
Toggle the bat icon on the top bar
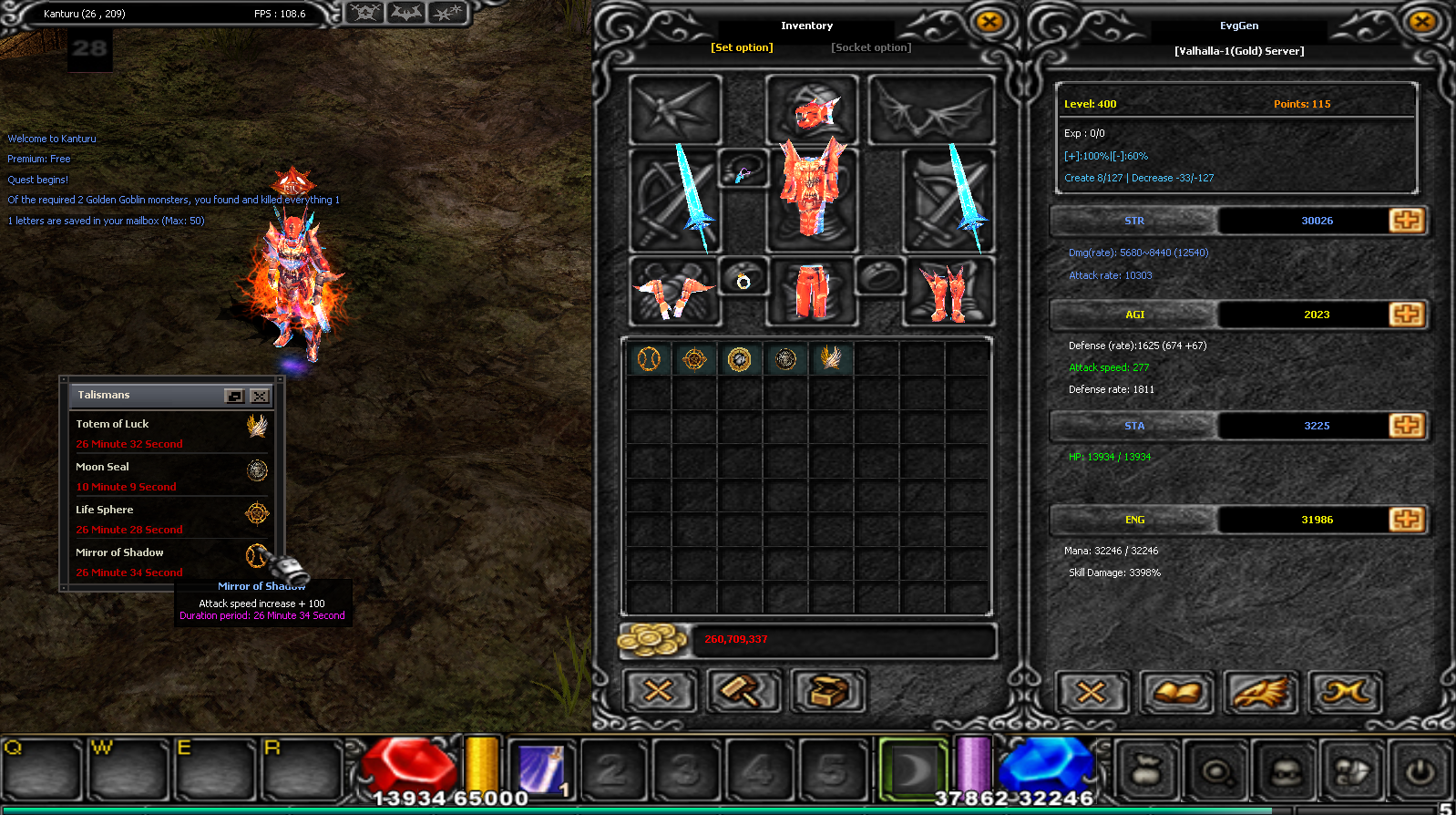click(405, 13)
